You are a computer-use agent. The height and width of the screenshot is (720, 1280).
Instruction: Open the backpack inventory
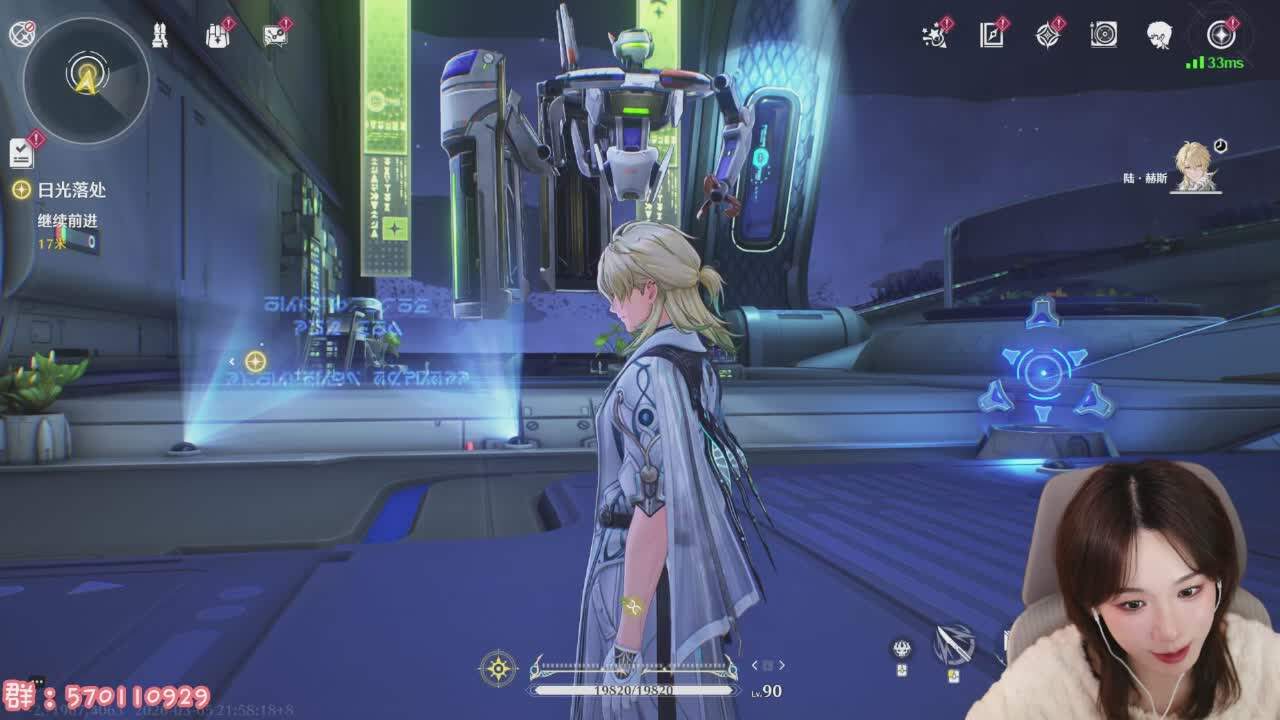point(217,35)
